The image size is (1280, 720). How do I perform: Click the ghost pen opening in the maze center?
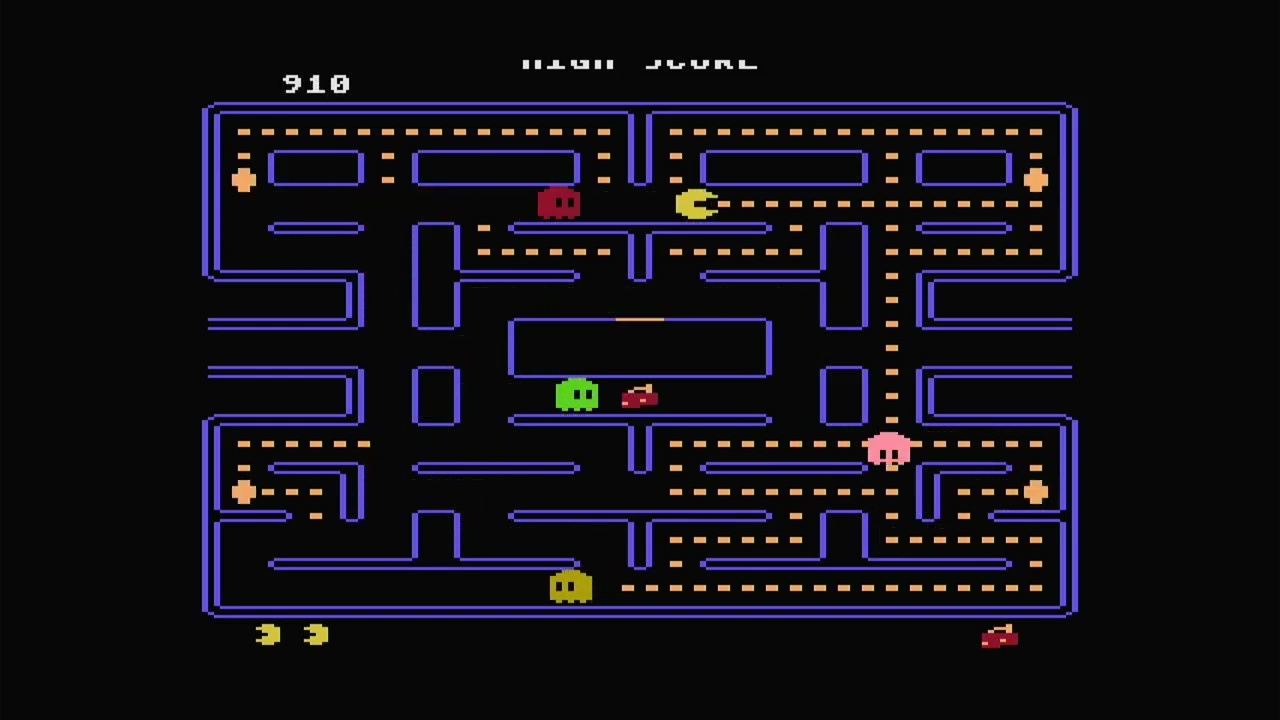[x=640, y=320]
